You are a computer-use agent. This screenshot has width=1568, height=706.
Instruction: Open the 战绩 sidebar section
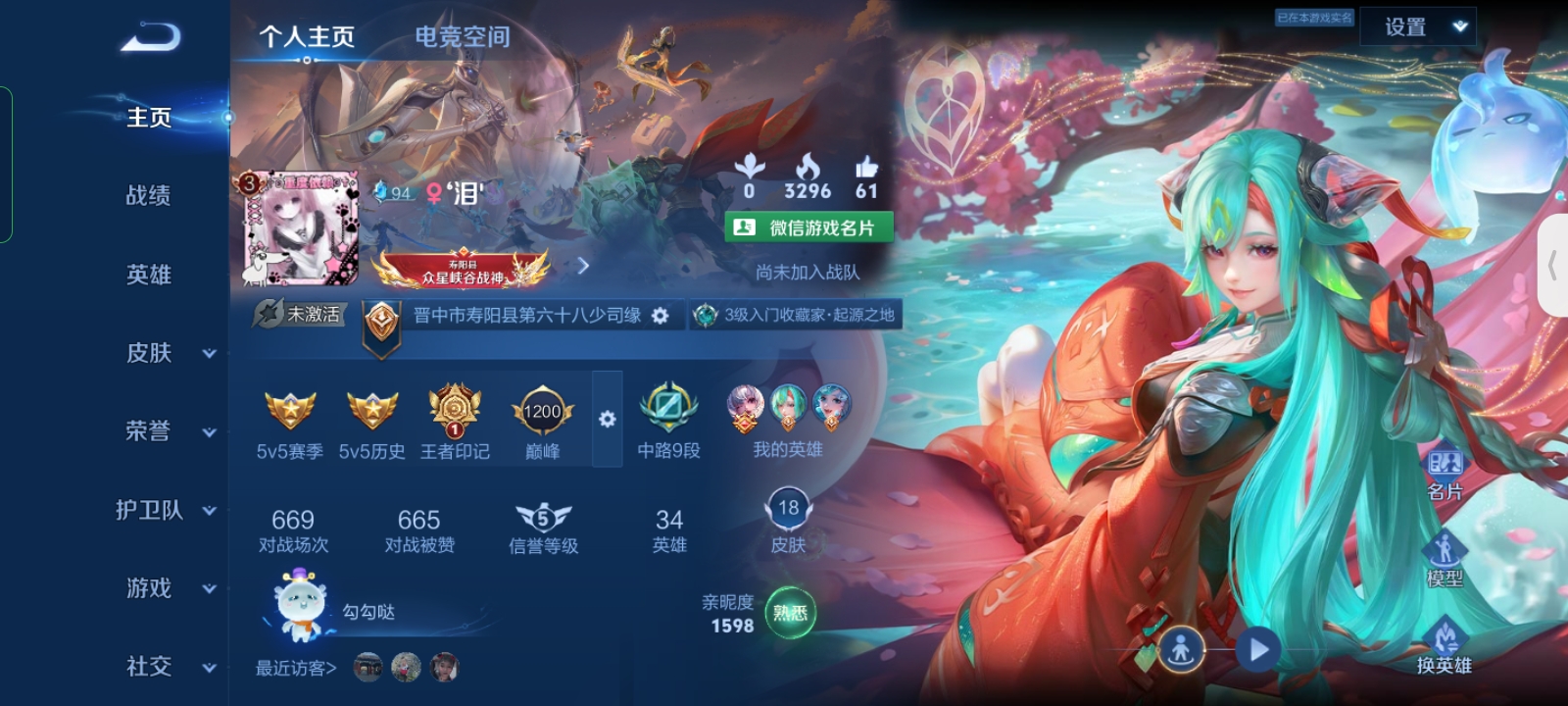tap(149, 196)
